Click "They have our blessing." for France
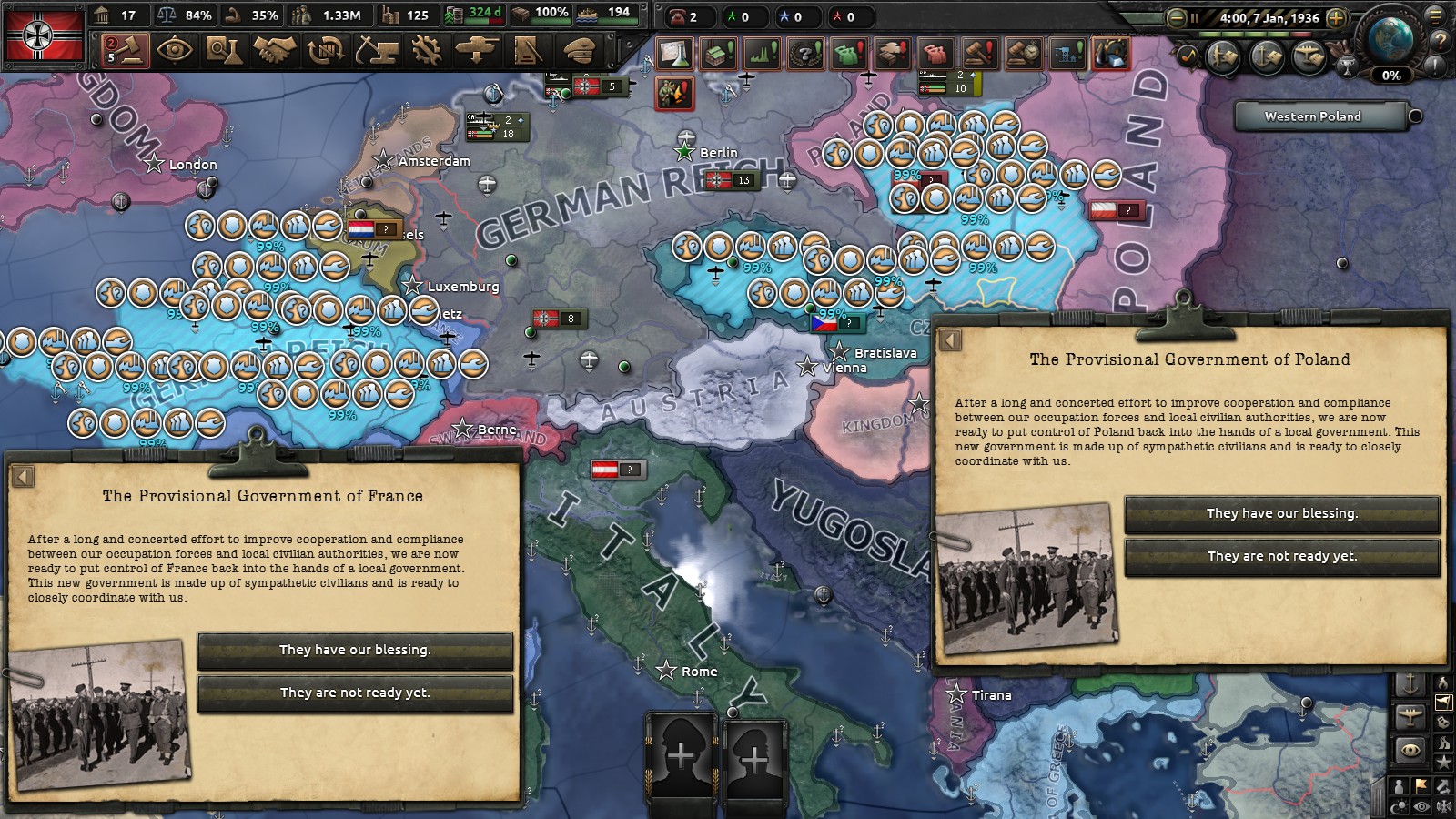 click(x=355, y=650)
